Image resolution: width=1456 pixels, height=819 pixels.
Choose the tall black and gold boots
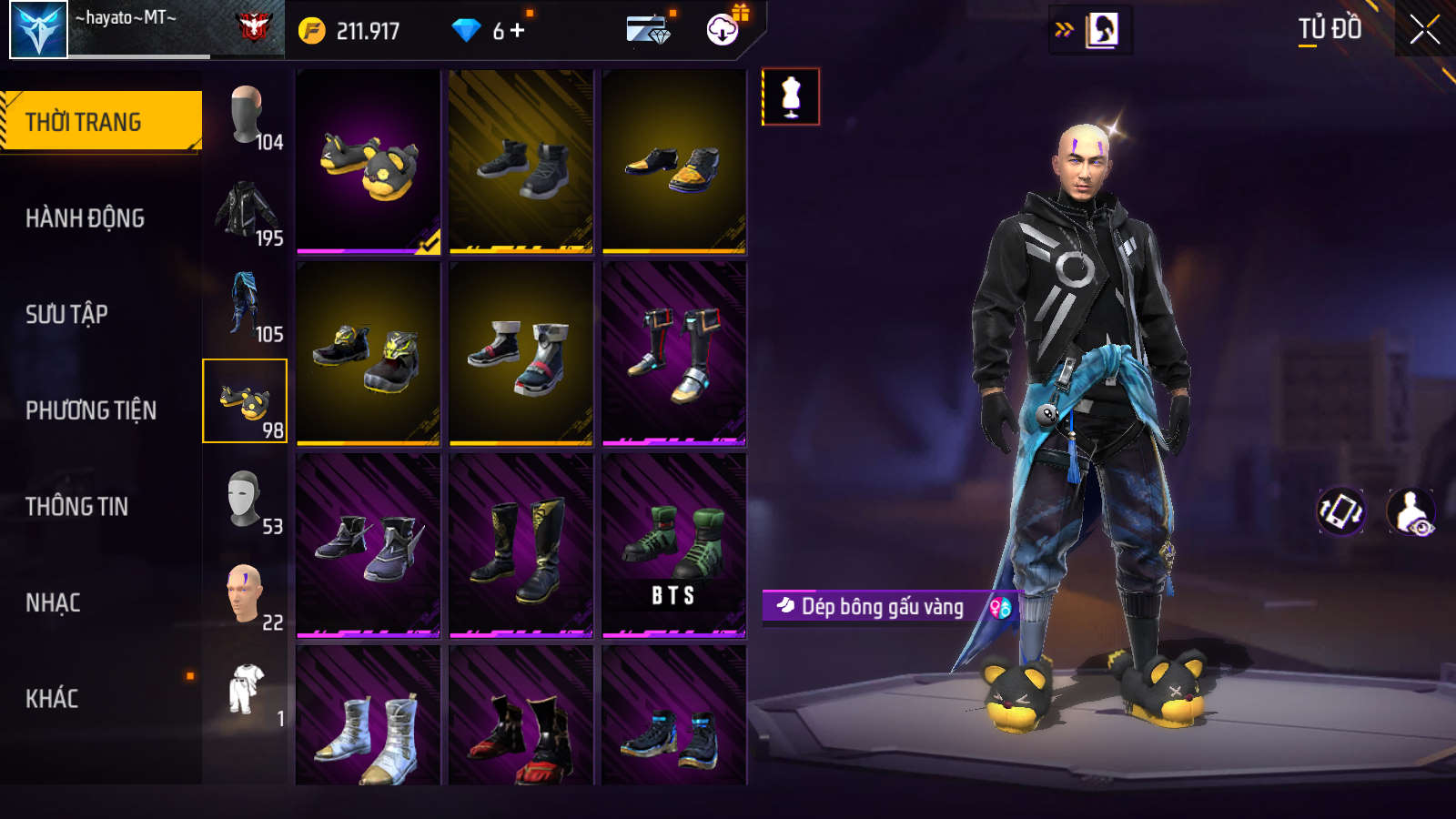pos(521,544)
